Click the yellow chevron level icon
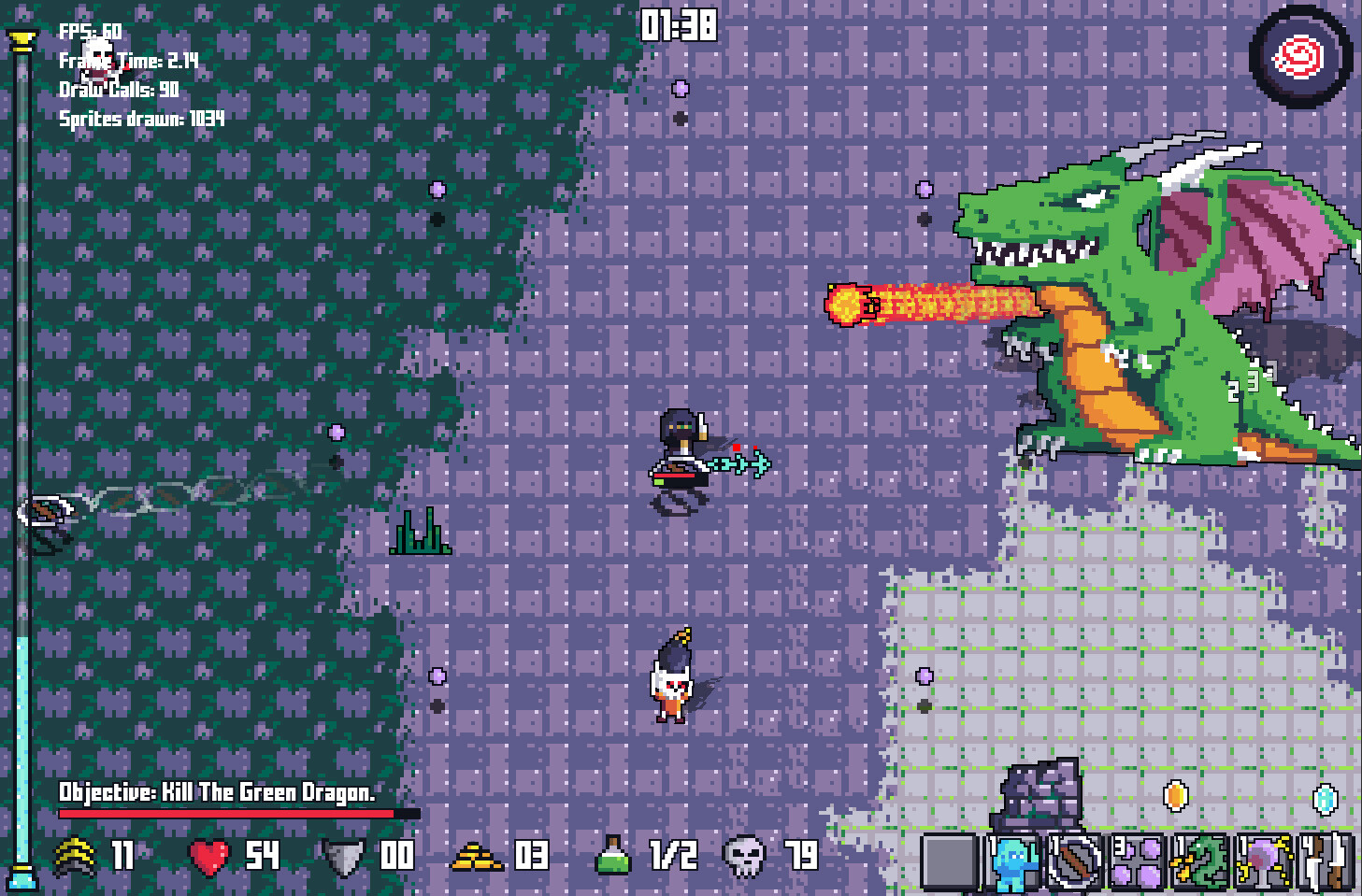Viewport: 1362px width, 896px height. [76, 856]
